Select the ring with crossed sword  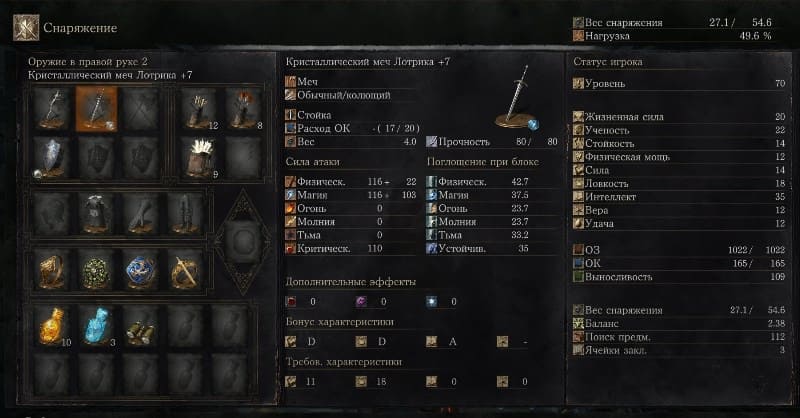[x=186, y=269]
